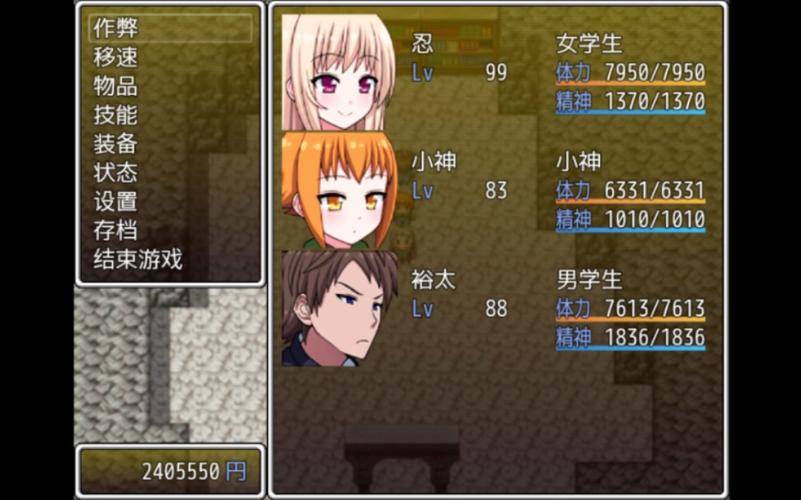
Task: Open the 物品 items menu
Action: pyautogui.click(x=116, y=86)
